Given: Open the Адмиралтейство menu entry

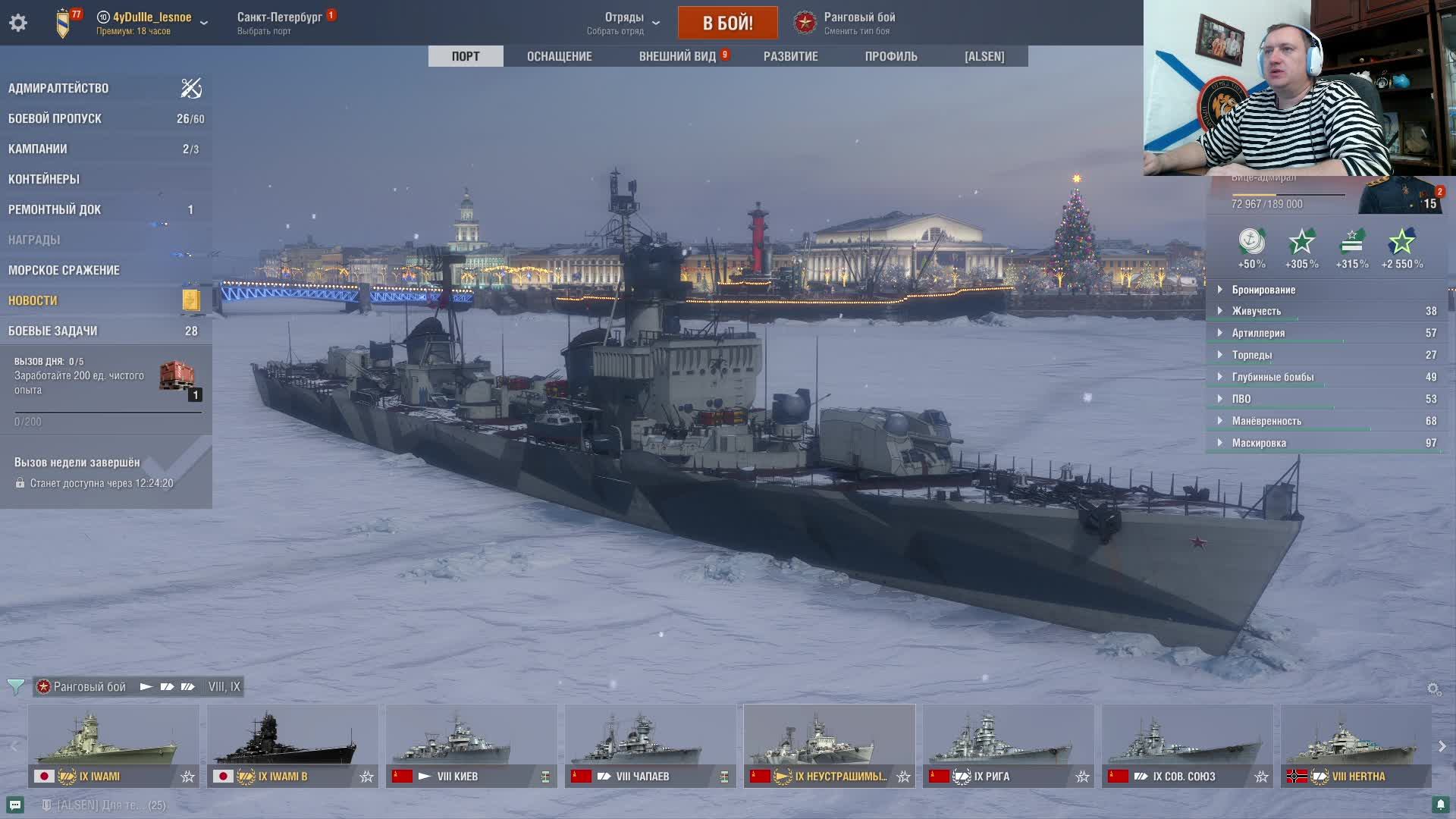Looking at the screenshot, I should (x=58, y=88).
